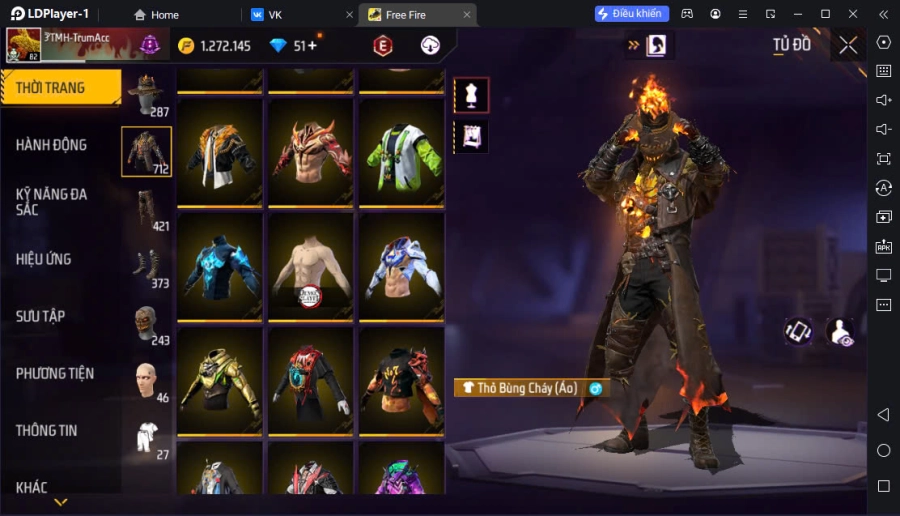Close the wardrobe with the X button
The image size is (900, 516).
tap(848, 45)
